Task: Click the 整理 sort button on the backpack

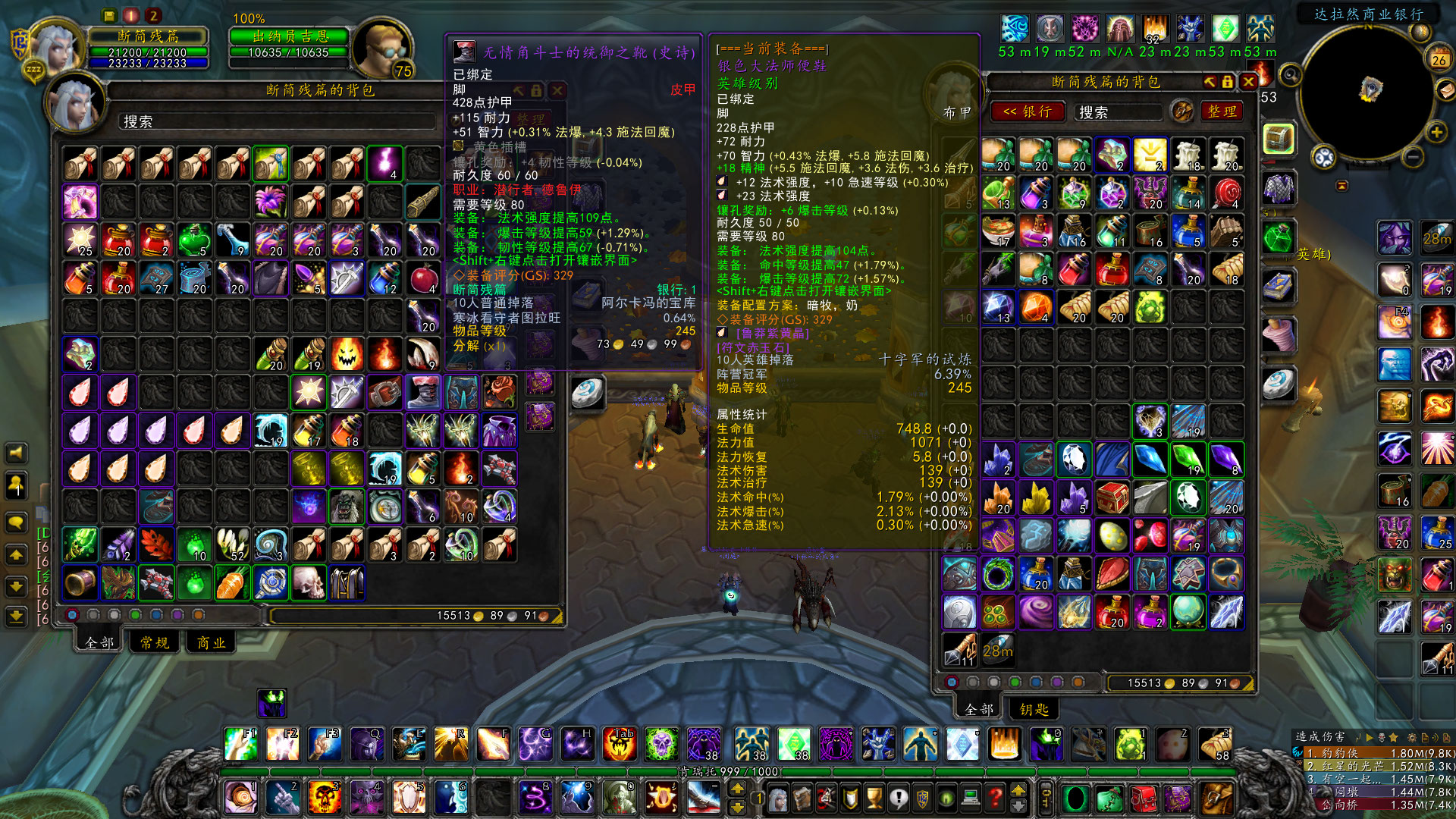Action: click(531, 120)
